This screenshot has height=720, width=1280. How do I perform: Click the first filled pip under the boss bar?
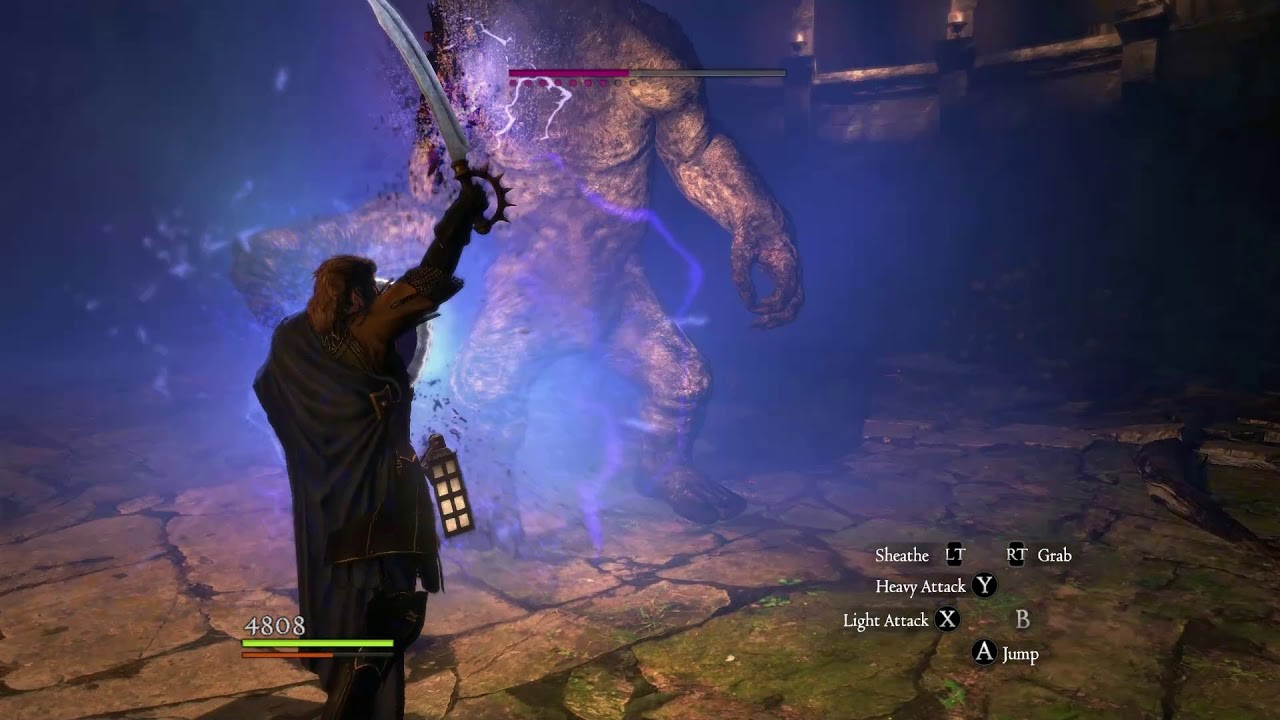coord(513,82)
